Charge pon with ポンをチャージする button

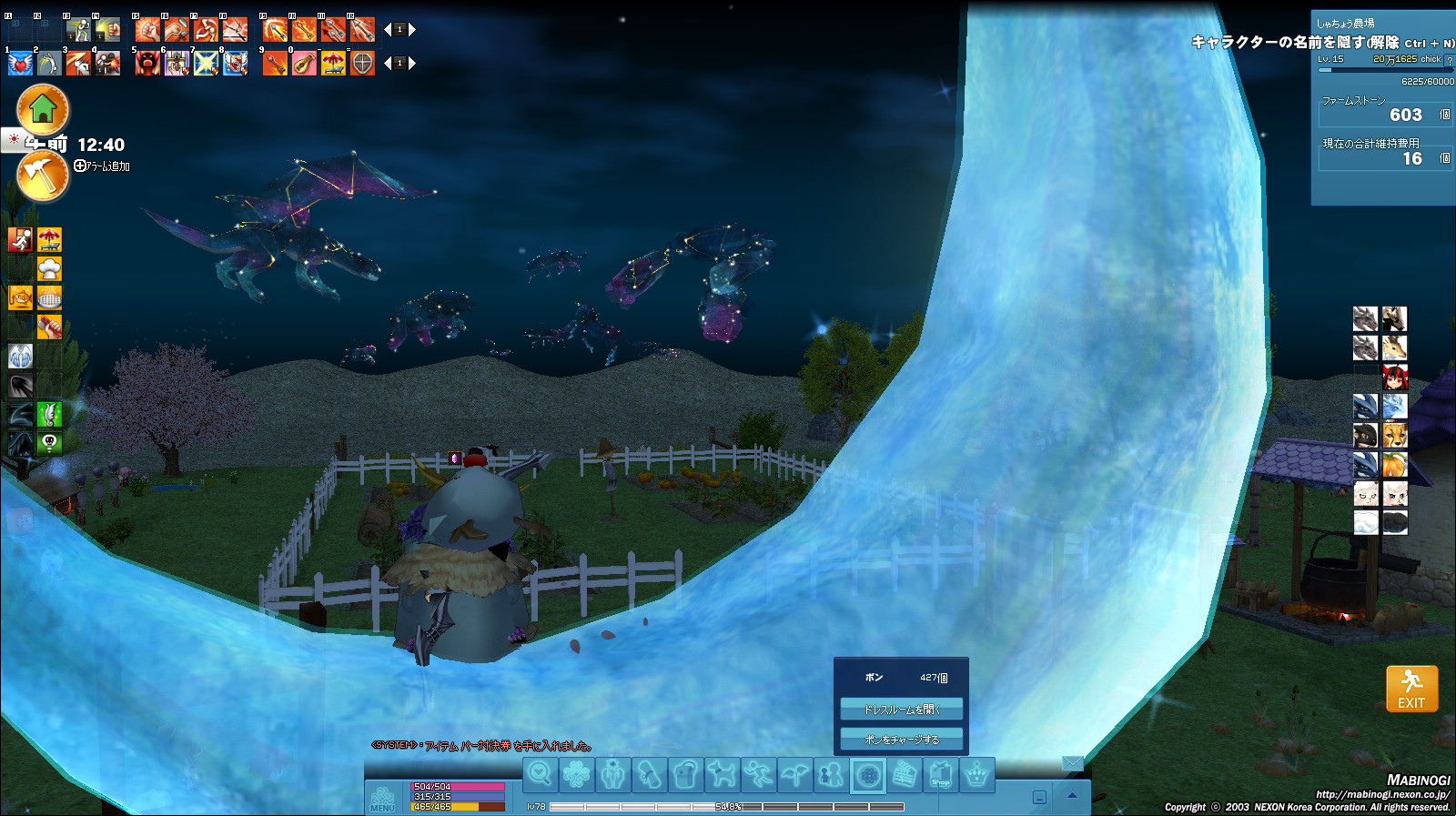click(x=901, y=740)
